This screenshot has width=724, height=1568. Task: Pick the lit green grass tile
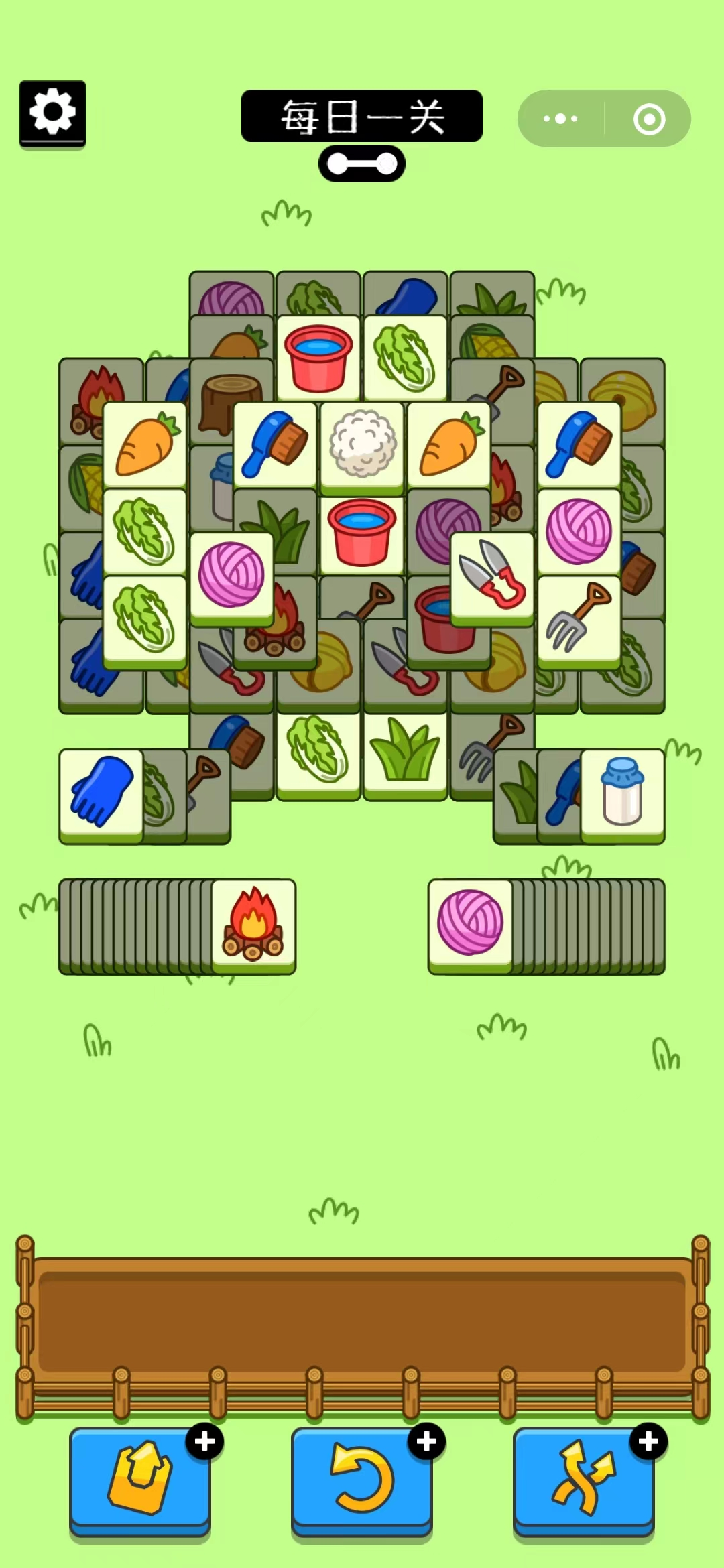point(405,753)
